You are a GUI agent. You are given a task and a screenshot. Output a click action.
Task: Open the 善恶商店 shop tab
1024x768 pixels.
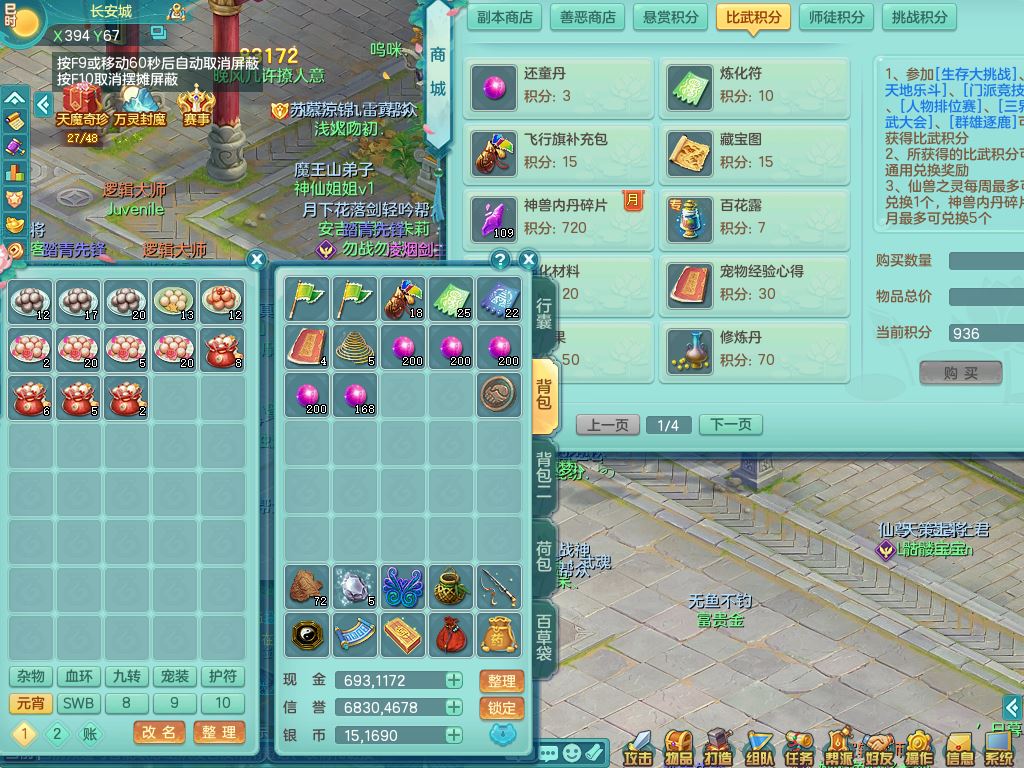coord(587,17)
